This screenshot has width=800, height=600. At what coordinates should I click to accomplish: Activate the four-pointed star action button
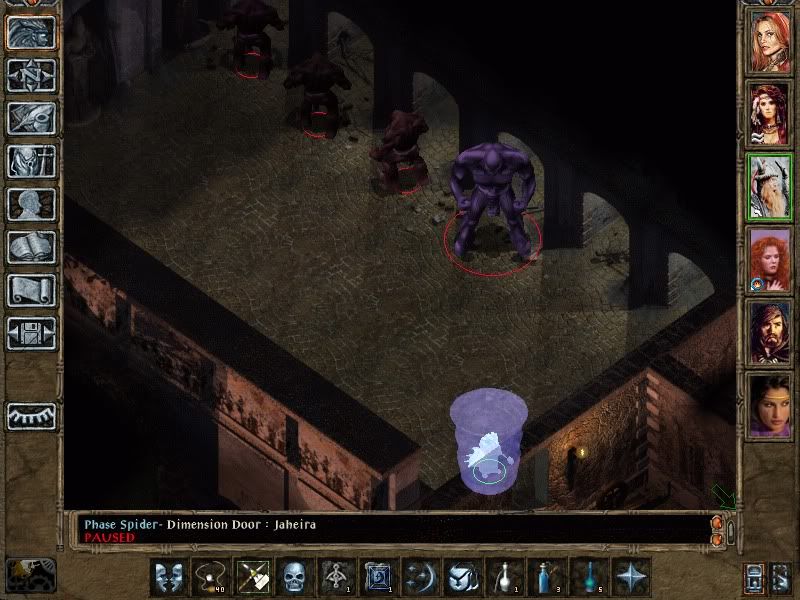pos(631,577)
